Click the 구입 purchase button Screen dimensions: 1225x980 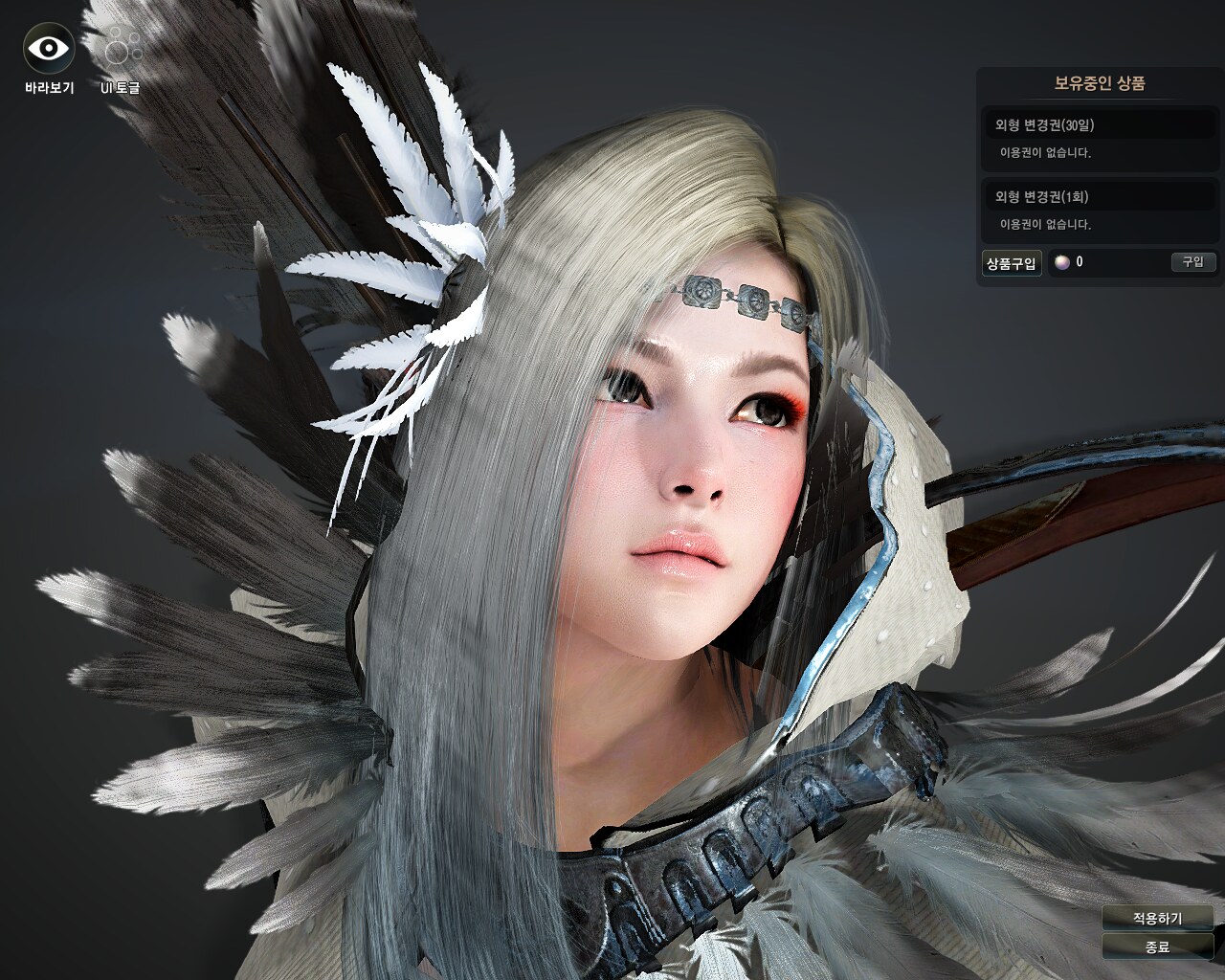(x=1192, y=261)
